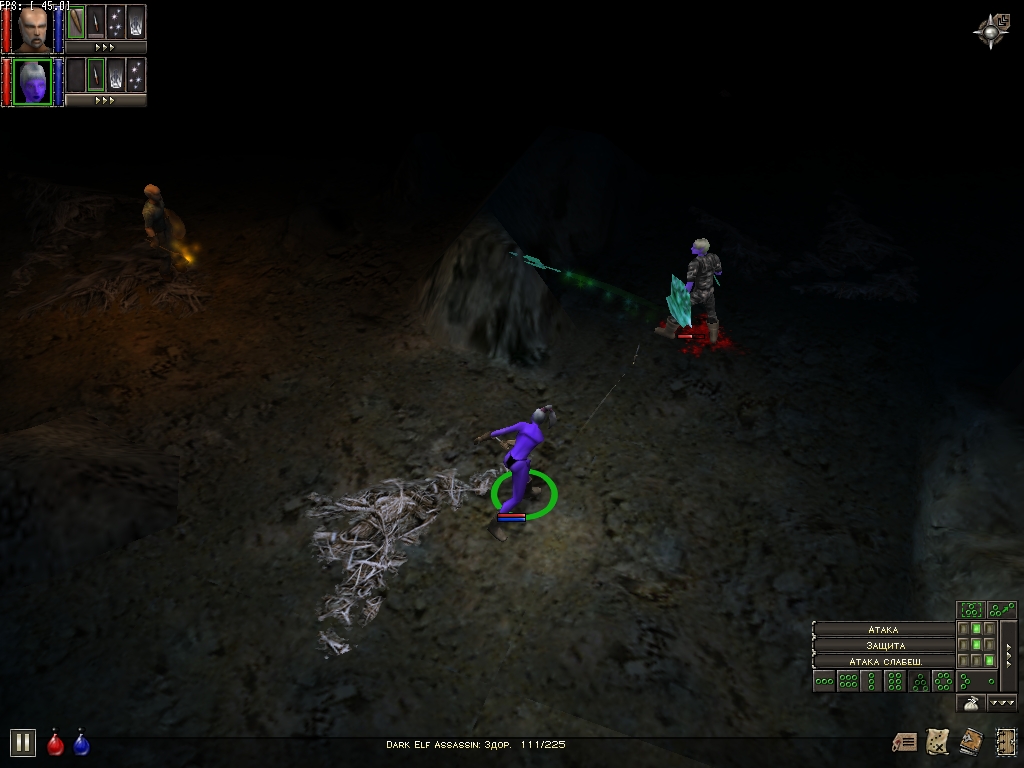Click the compass icon
This screenshot has height=768, width=1024.
pyautogui.click(x=991, y=31)
